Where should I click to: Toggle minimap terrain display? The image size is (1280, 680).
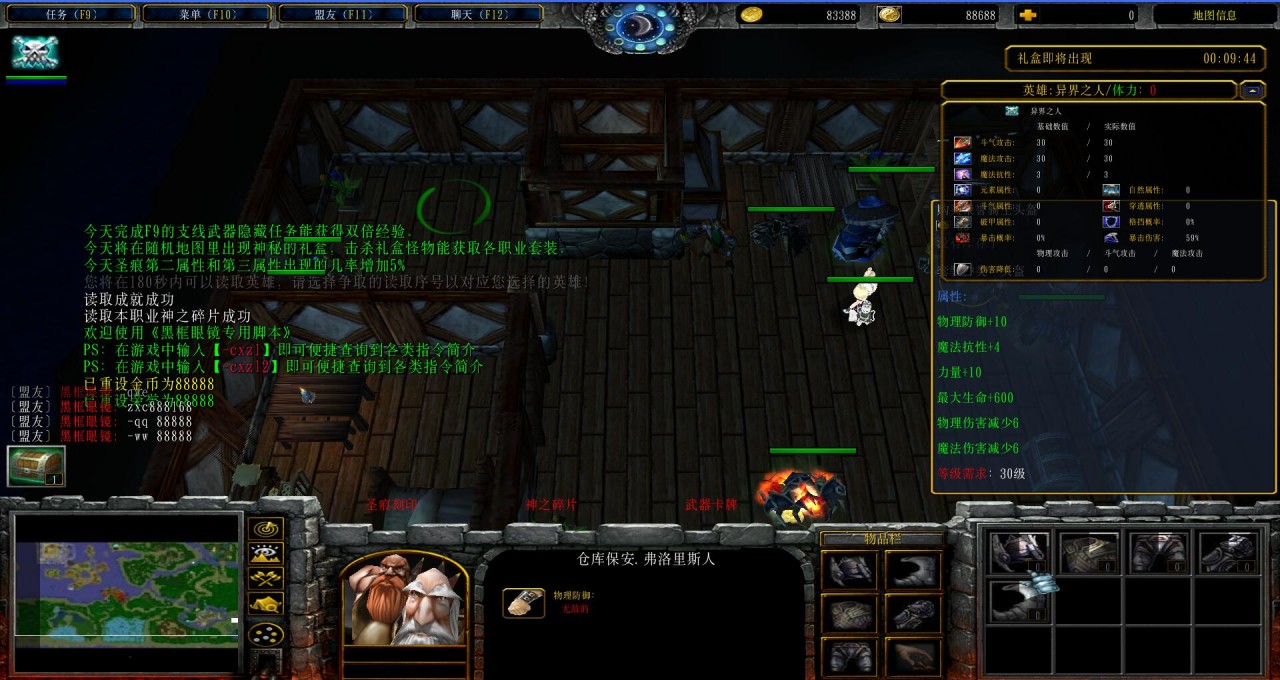click(265, 554)
